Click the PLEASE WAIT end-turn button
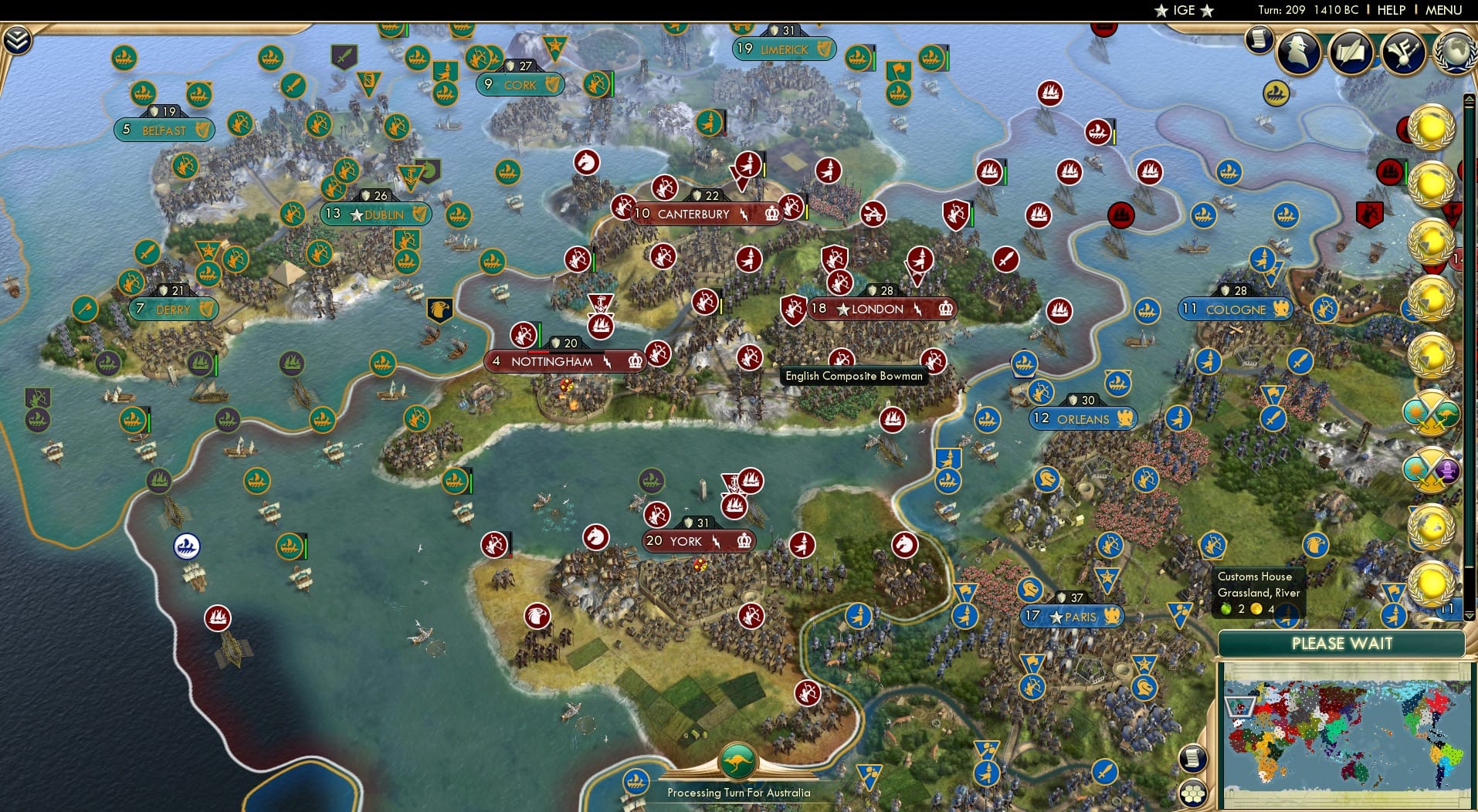The height and width of the screenshot is (812, 1478). click(1344, 644)
